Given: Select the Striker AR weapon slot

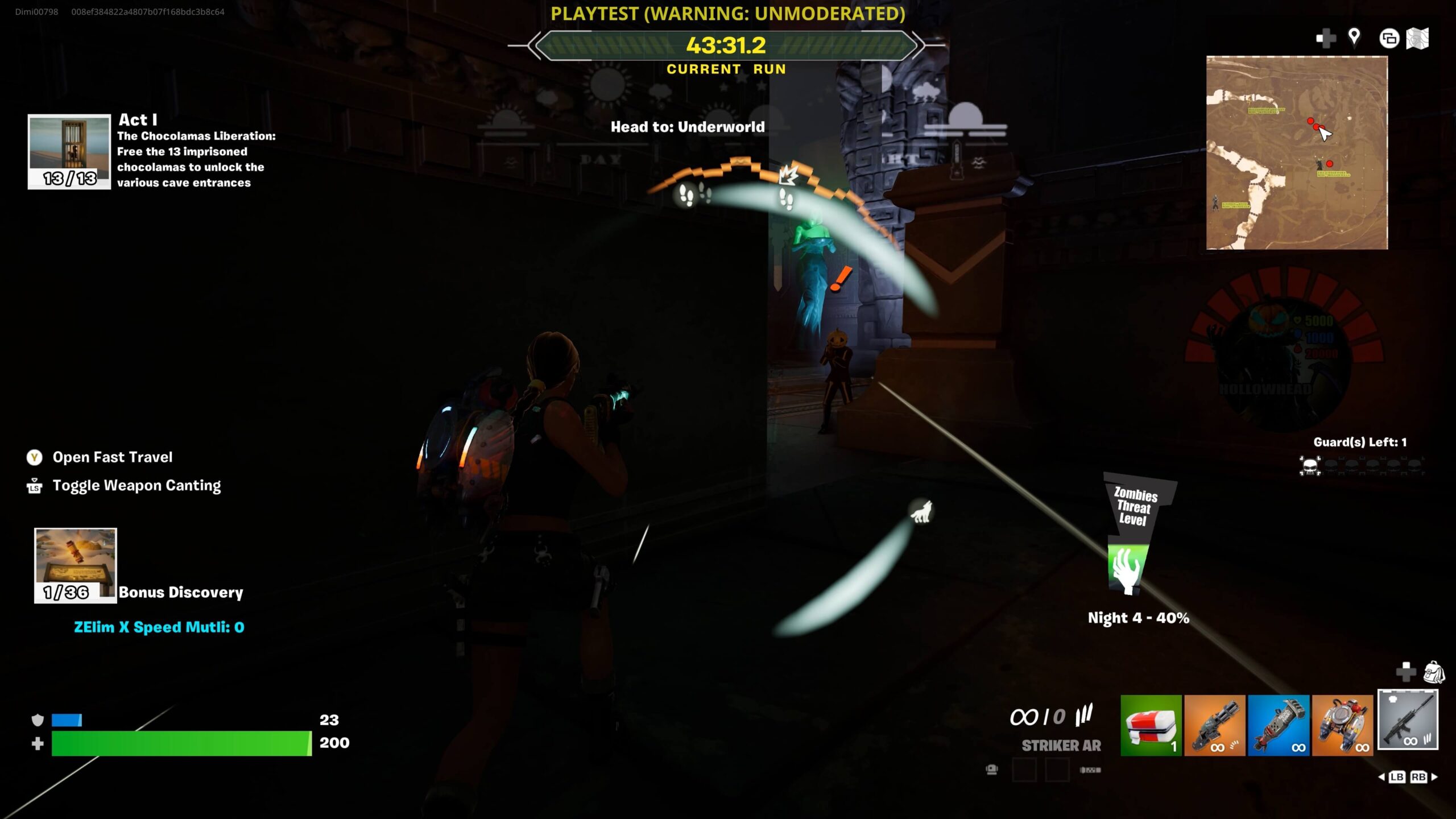Looking at the screenshot, I should pyautogui.click(x=1407, y=720).
